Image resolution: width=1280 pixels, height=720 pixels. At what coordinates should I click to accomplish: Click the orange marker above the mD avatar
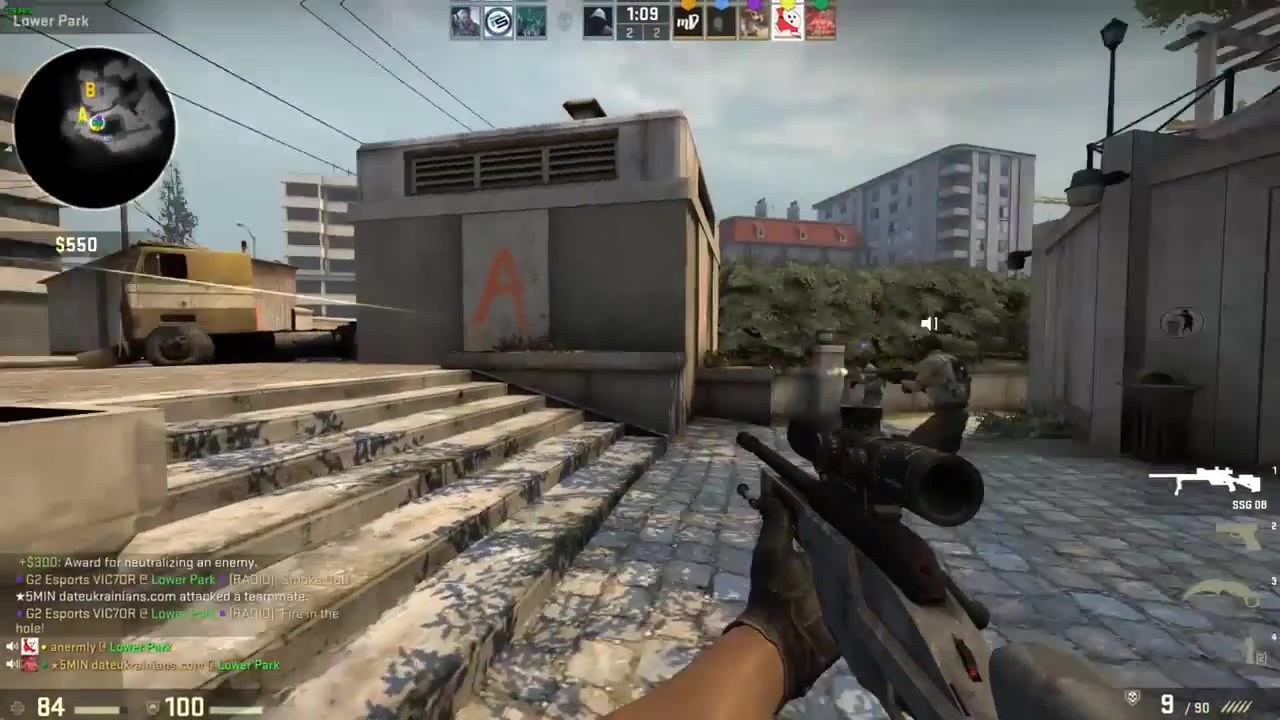pyautogui.click(x=687, y=4)
